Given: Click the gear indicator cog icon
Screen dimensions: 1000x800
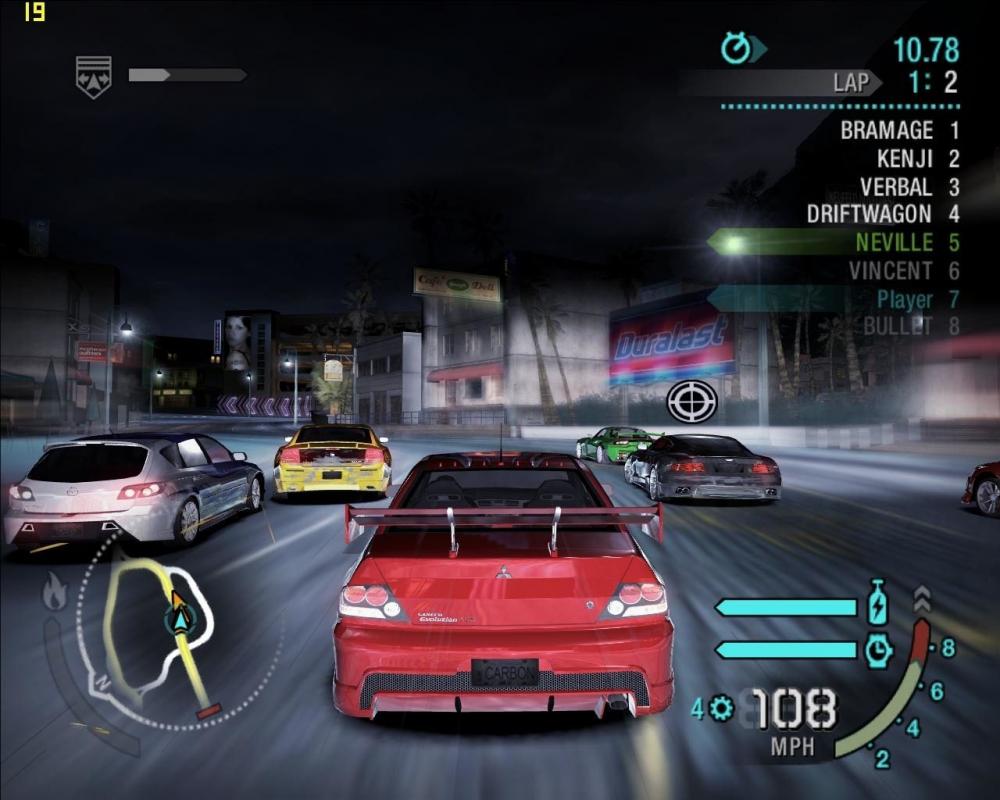Looking at the screenshot, I should pos(722,709).
